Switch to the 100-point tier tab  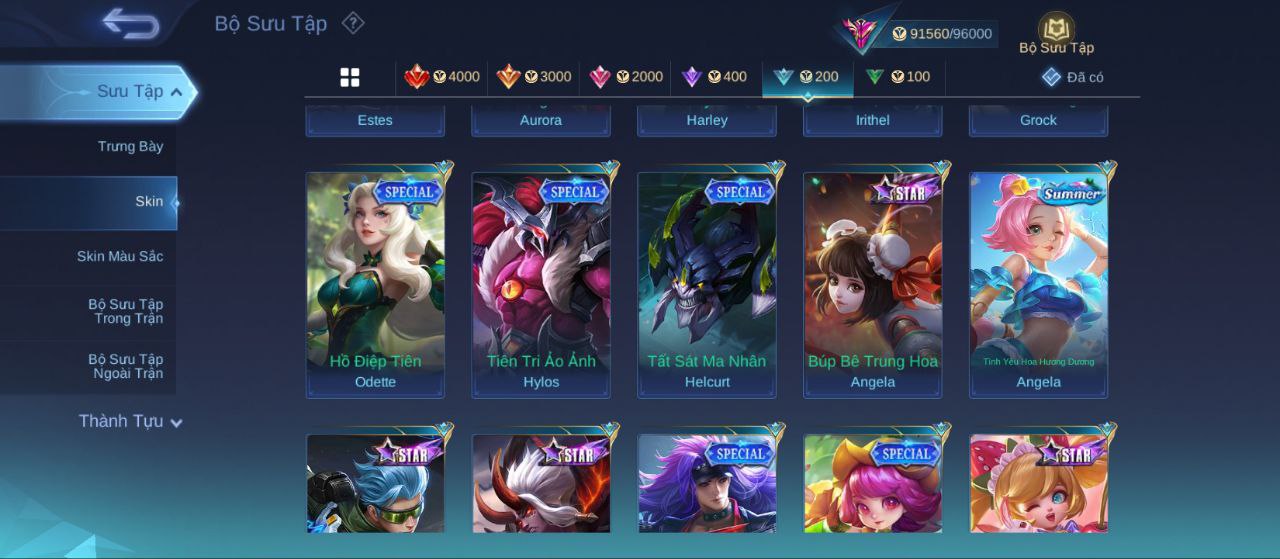pyautogui.click(x=898, y=77)
